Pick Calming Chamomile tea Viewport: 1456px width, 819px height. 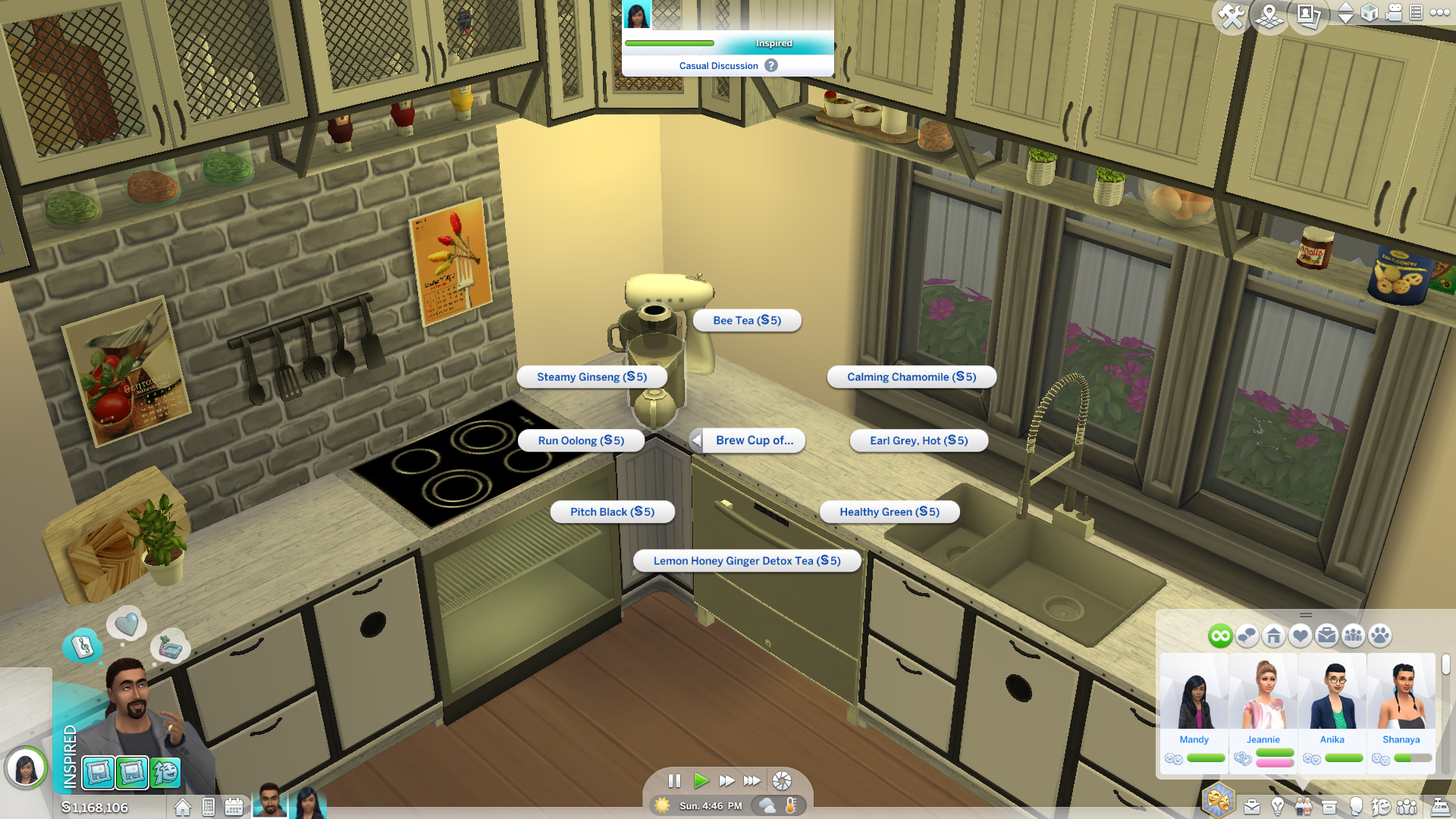pos(911,377)
